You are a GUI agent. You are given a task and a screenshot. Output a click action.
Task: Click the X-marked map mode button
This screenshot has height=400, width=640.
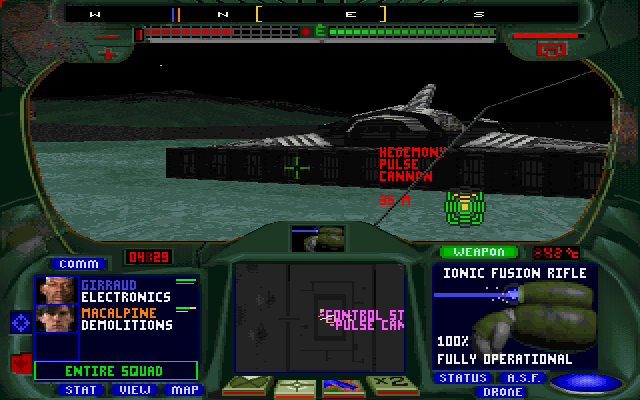(x=245, y=386)
